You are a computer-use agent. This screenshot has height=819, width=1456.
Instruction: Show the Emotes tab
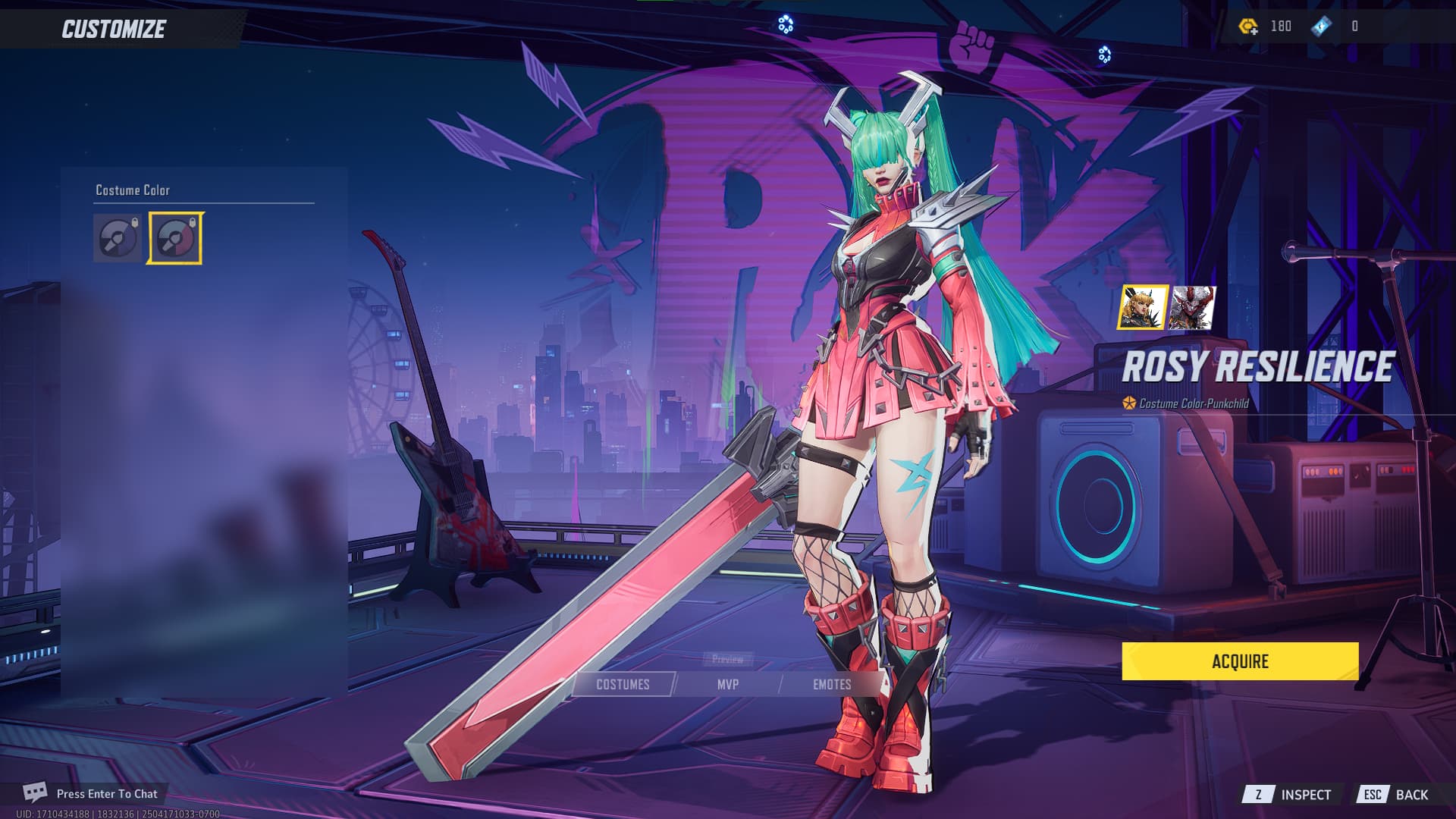(x=832, y=684)
